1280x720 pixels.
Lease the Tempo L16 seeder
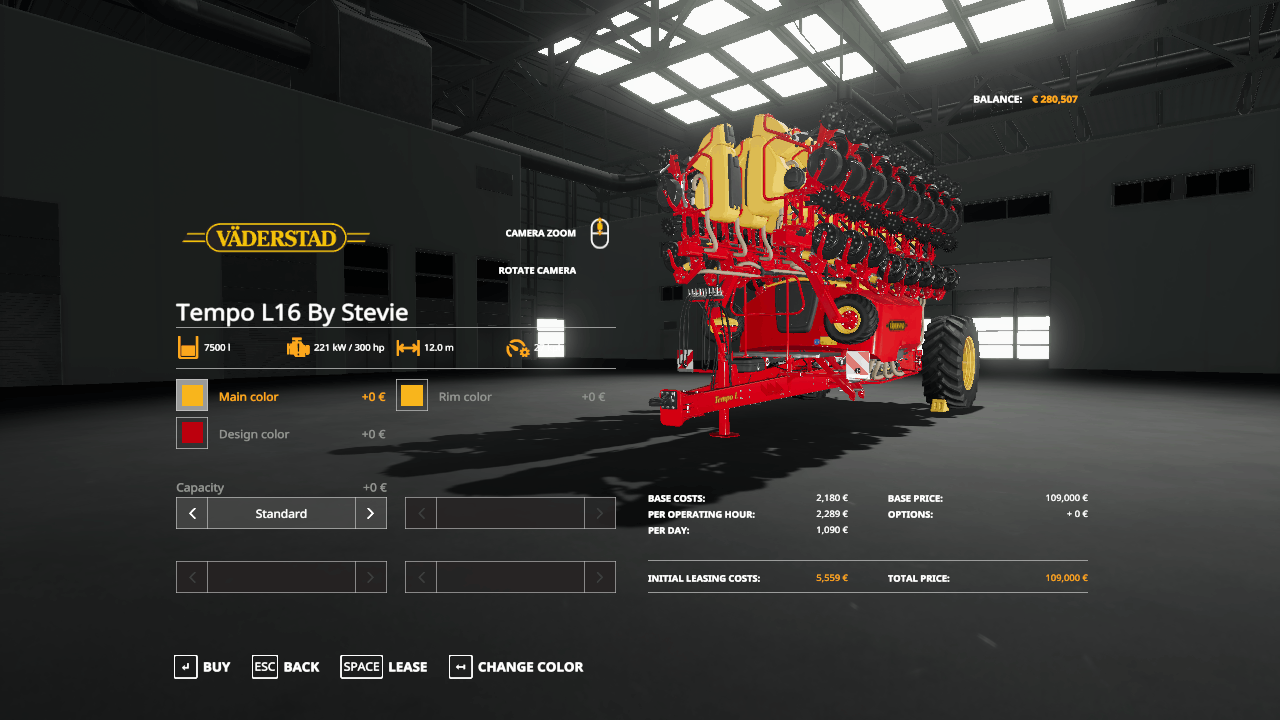384,667
